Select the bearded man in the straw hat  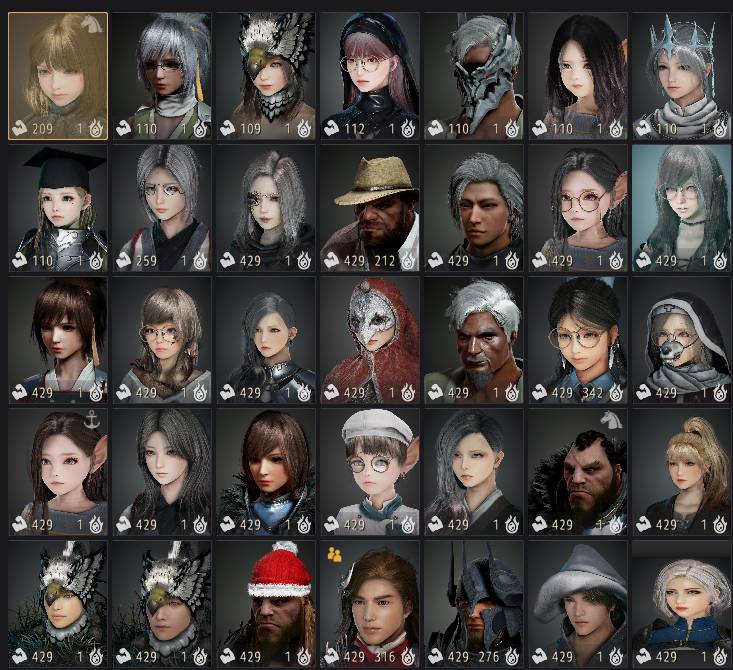(x=370, y=208)
